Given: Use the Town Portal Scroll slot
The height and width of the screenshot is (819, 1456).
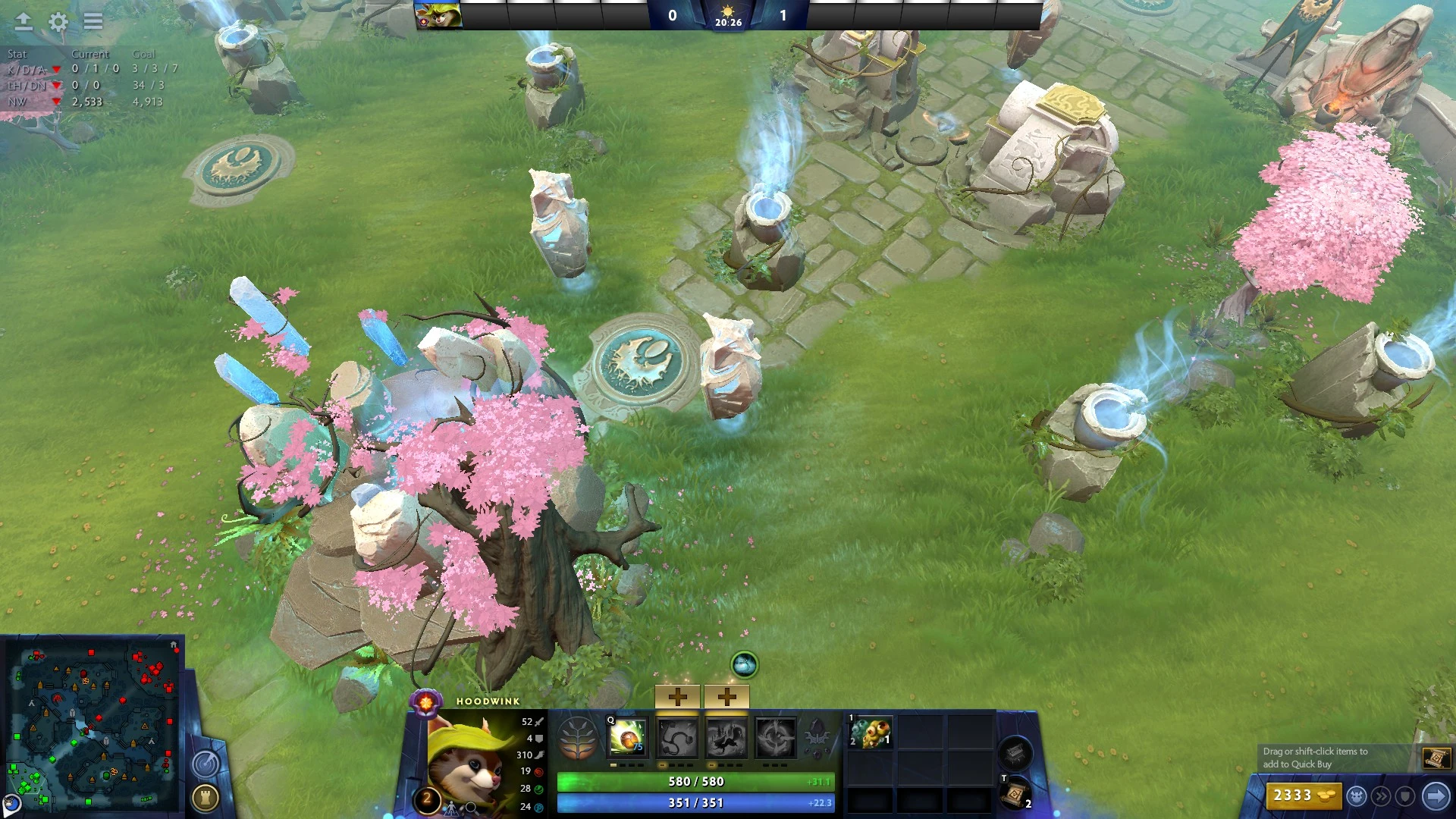Looking at the screenshot, I should [x=1015, y=795].
